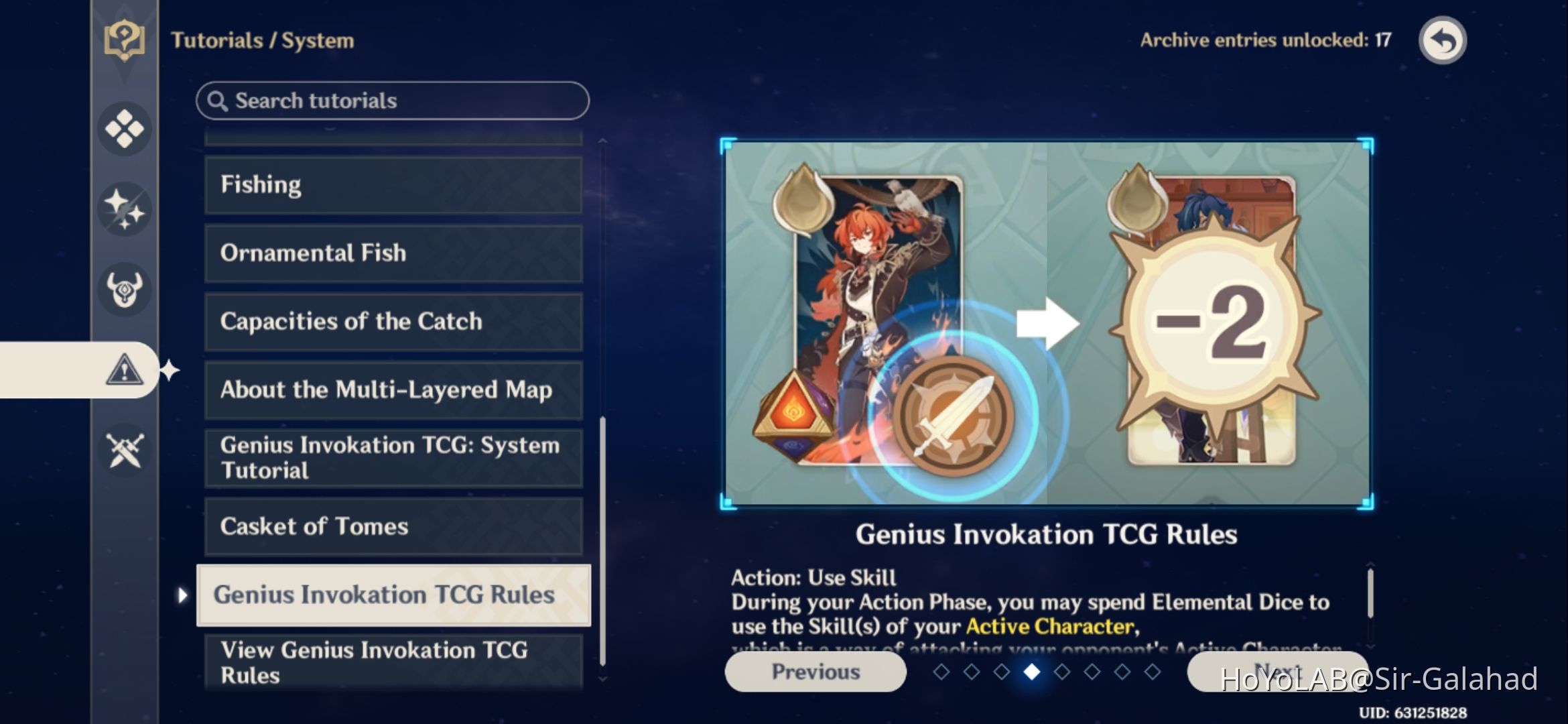
Task: Select the sparkles category icon in sidebar
Action: coord(124,208)
